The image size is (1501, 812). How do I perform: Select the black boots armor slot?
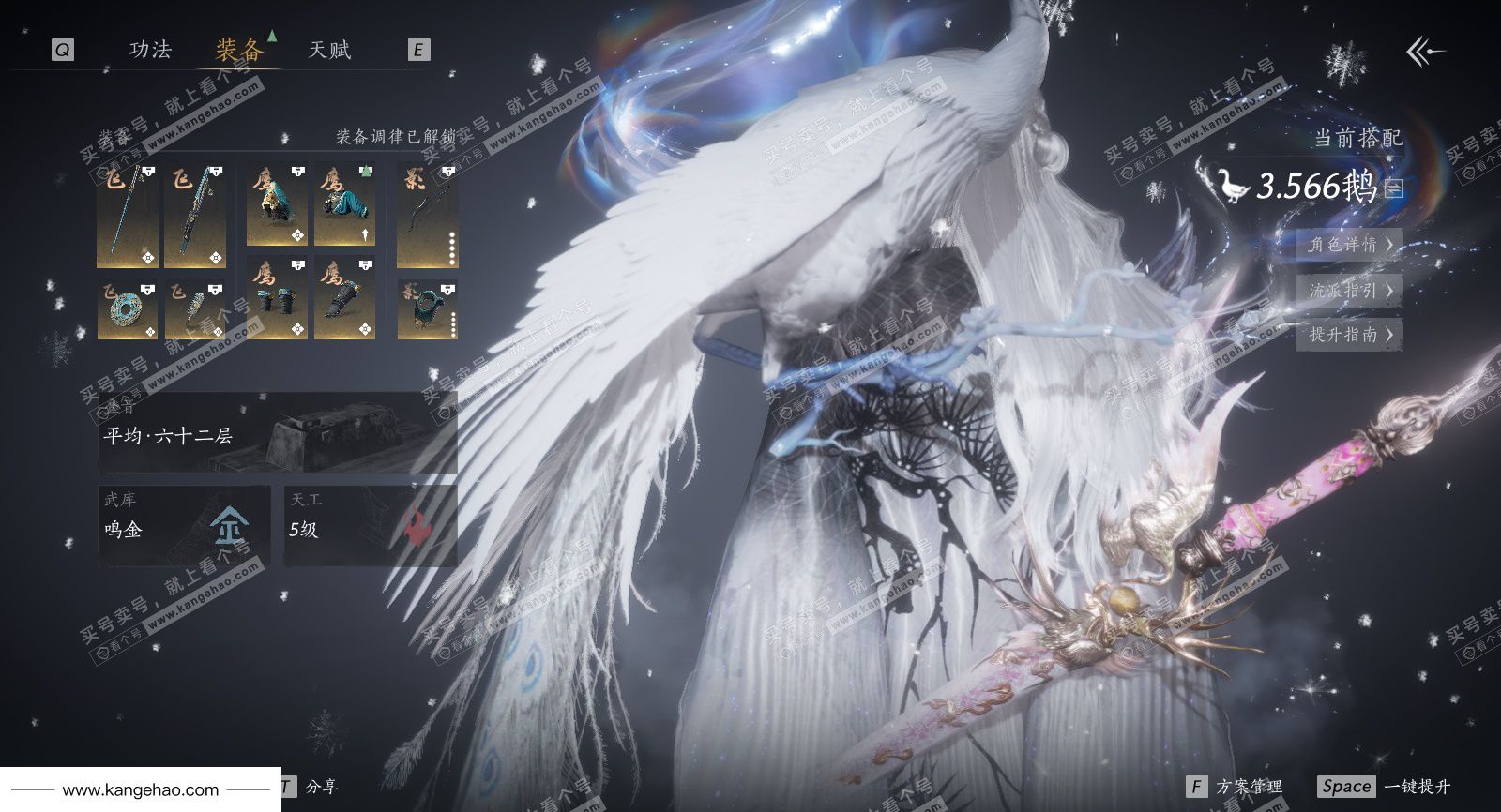pyautogui.click(x=344, y=298)
